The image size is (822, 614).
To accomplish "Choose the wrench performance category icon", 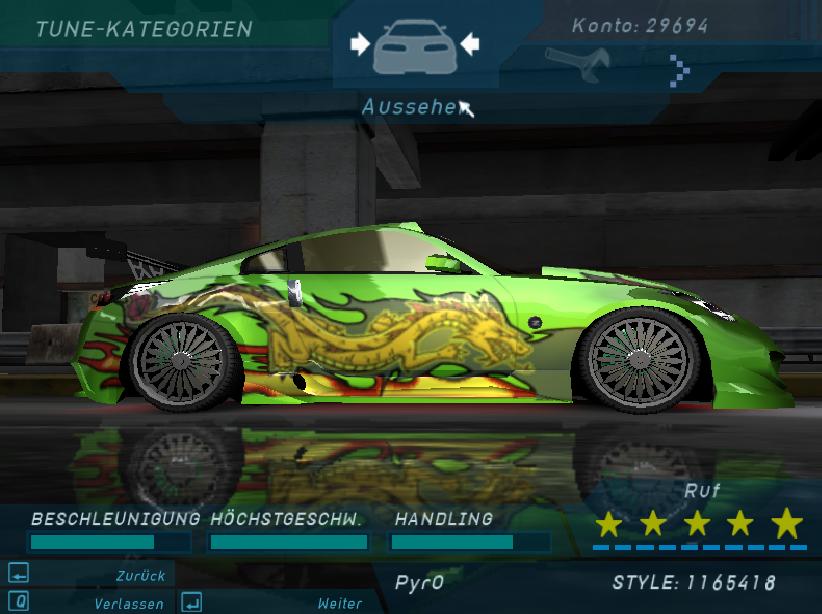I will 577,64.
